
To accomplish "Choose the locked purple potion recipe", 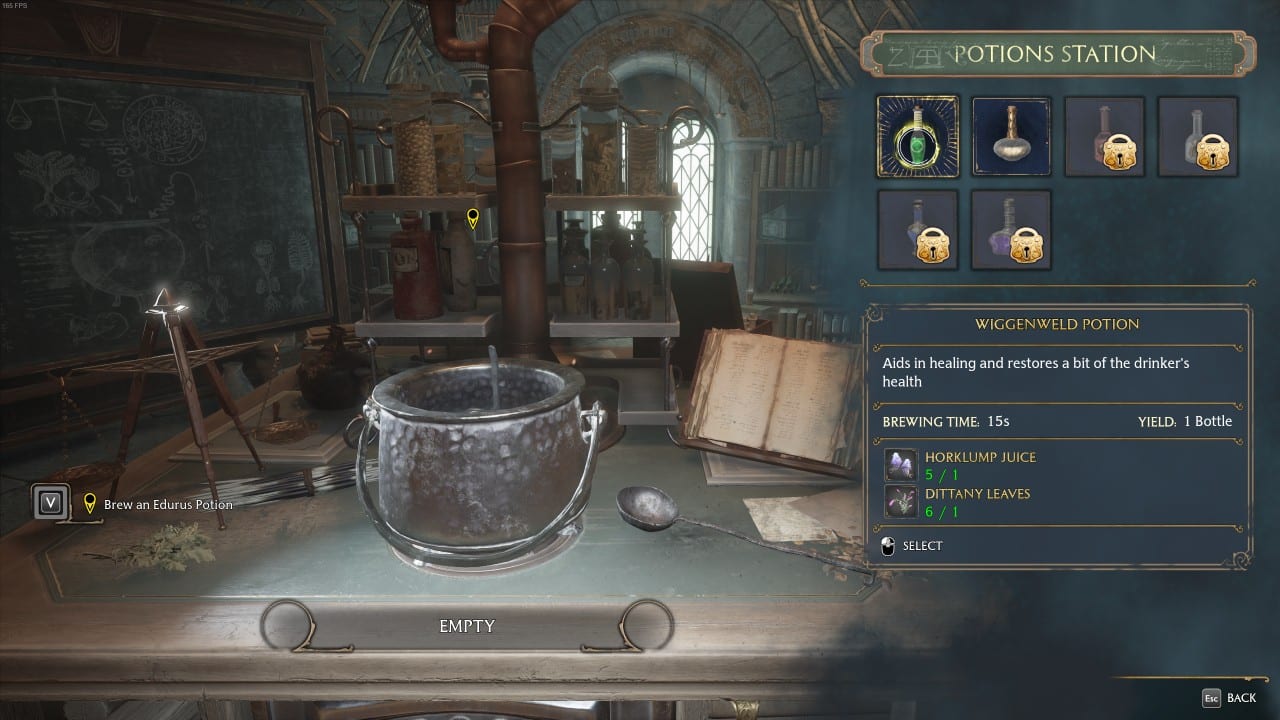I will (1011, 230).
